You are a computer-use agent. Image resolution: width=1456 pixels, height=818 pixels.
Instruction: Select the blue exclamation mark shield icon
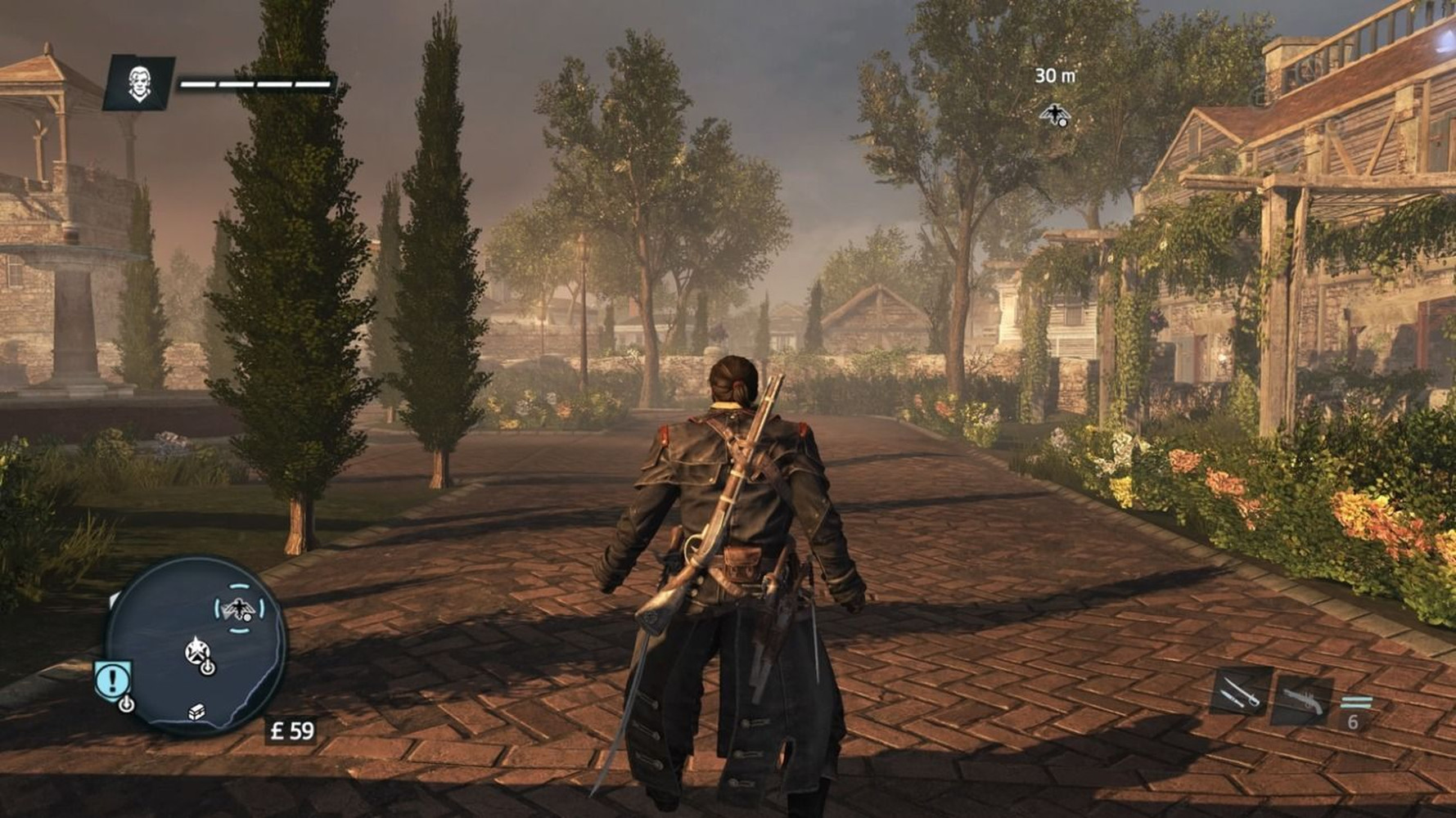(x=113, y=680)
